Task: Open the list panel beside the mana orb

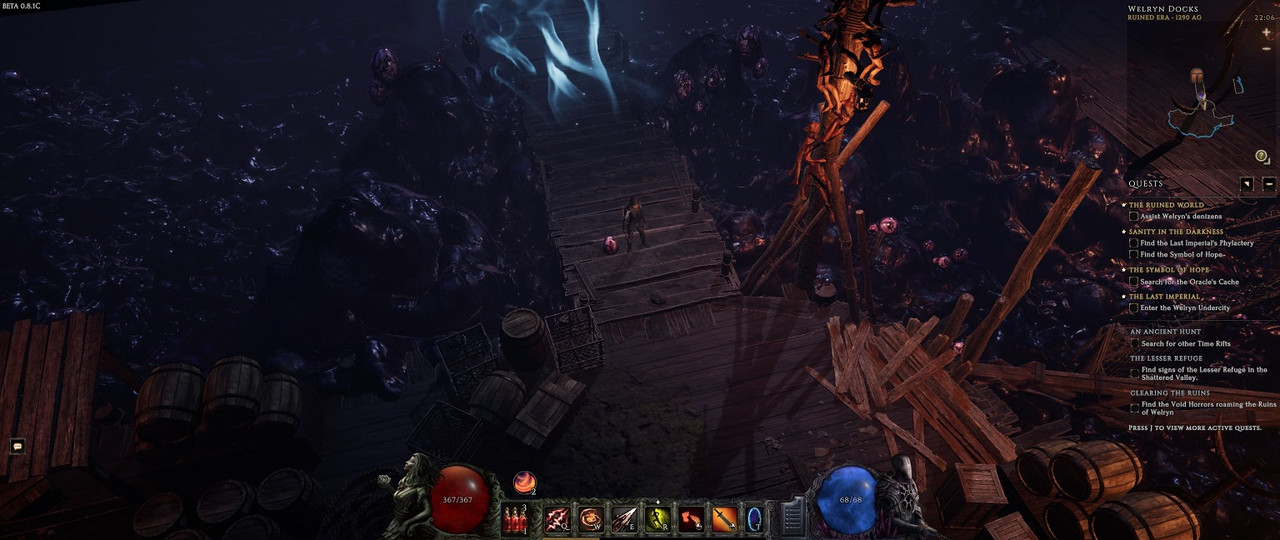Action: click(792, 517)
